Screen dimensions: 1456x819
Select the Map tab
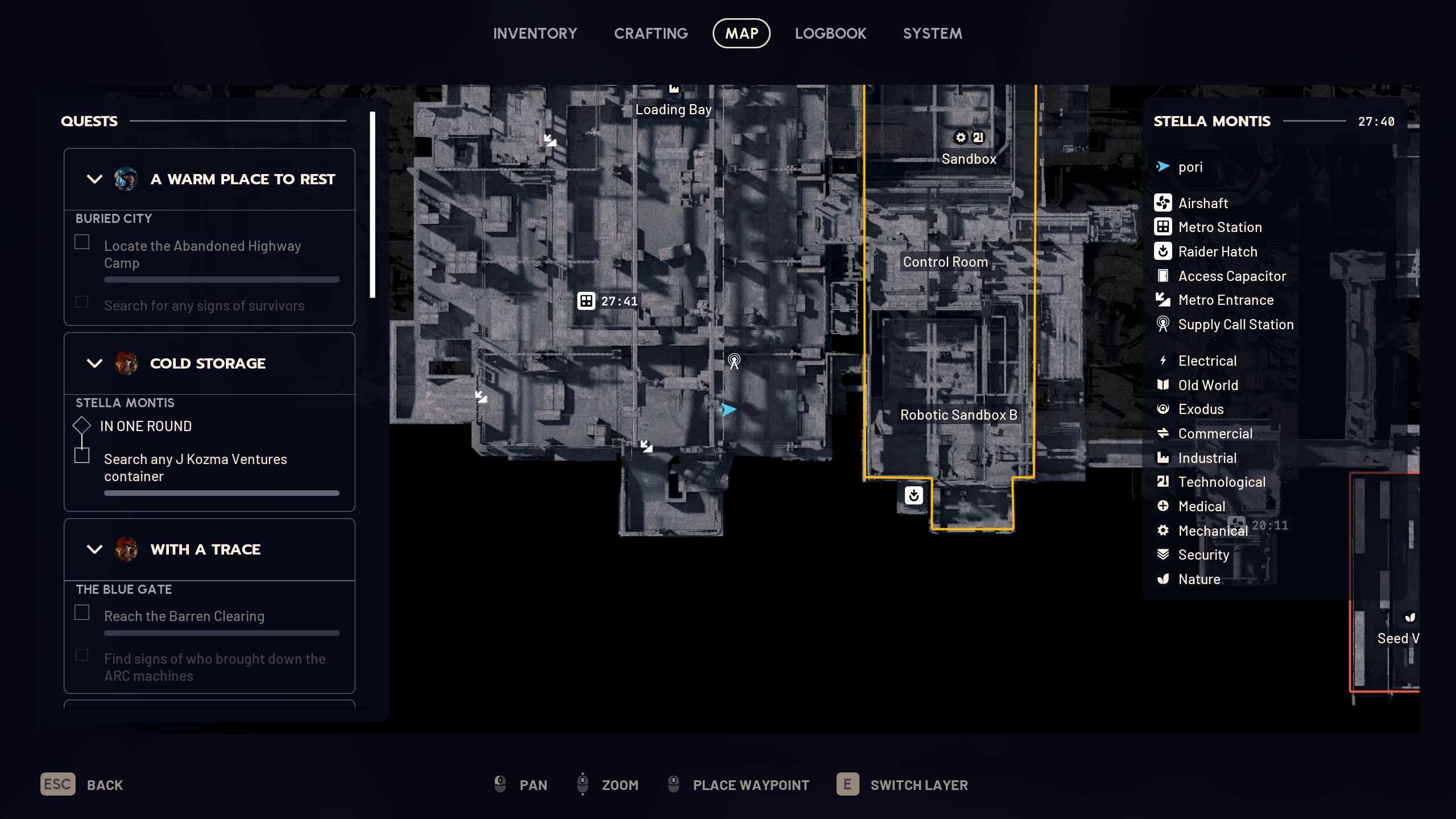741,34
